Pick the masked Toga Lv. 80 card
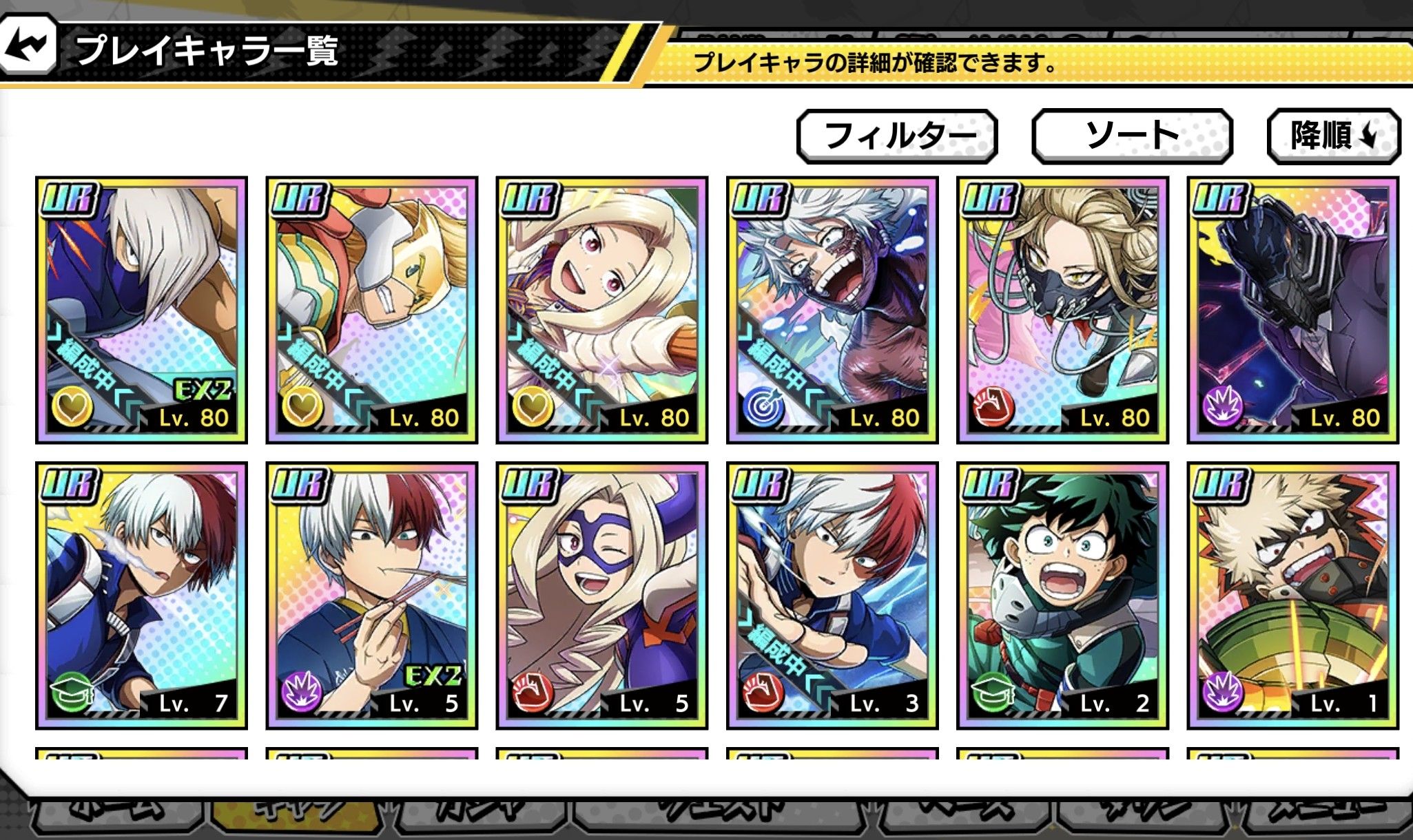Viewport: 1413px width, 840px height. [1062, 310]
